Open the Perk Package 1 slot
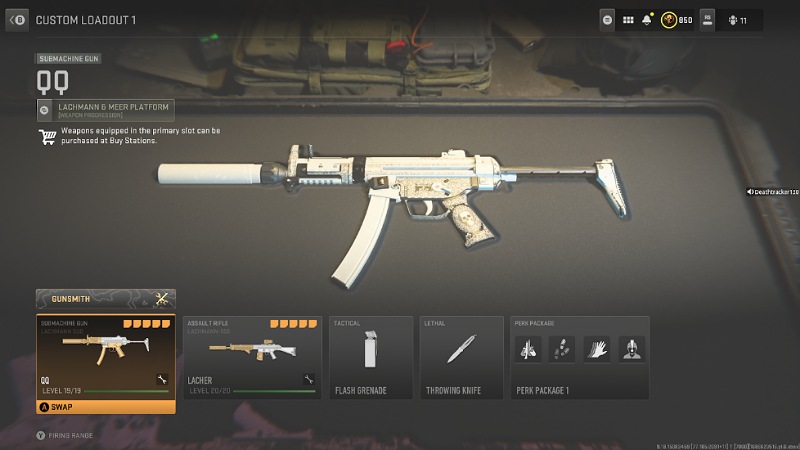The width and height of the screenshot is (800, 450). pos(579,356)
